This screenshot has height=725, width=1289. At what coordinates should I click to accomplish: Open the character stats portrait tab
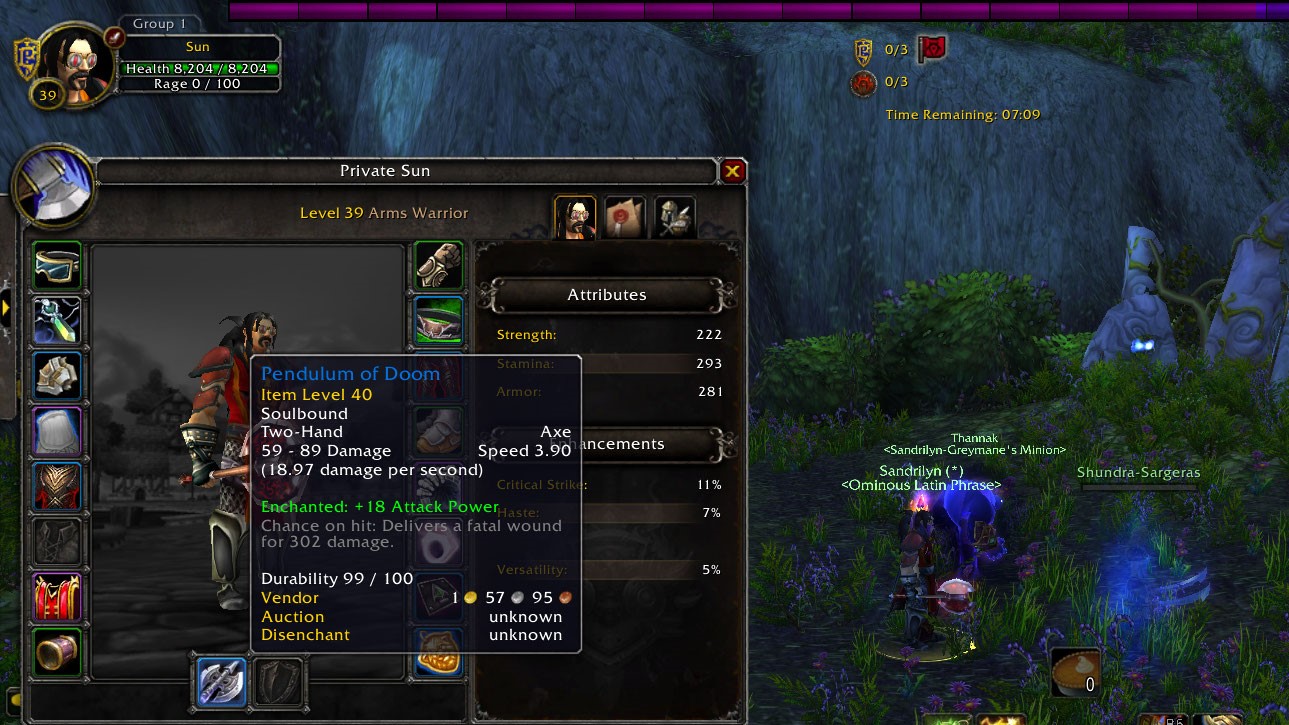coord(575,217)
